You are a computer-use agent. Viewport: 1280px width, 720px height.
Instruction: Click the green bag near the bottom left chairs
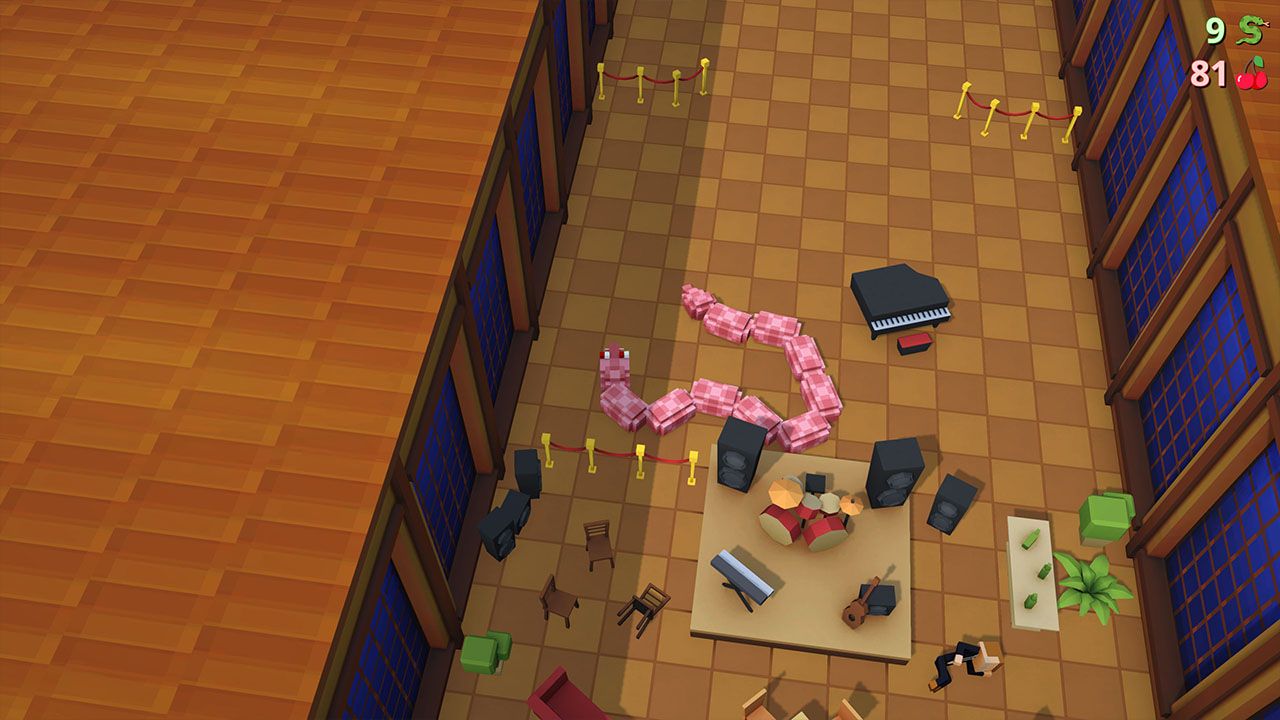coord(483,653)
